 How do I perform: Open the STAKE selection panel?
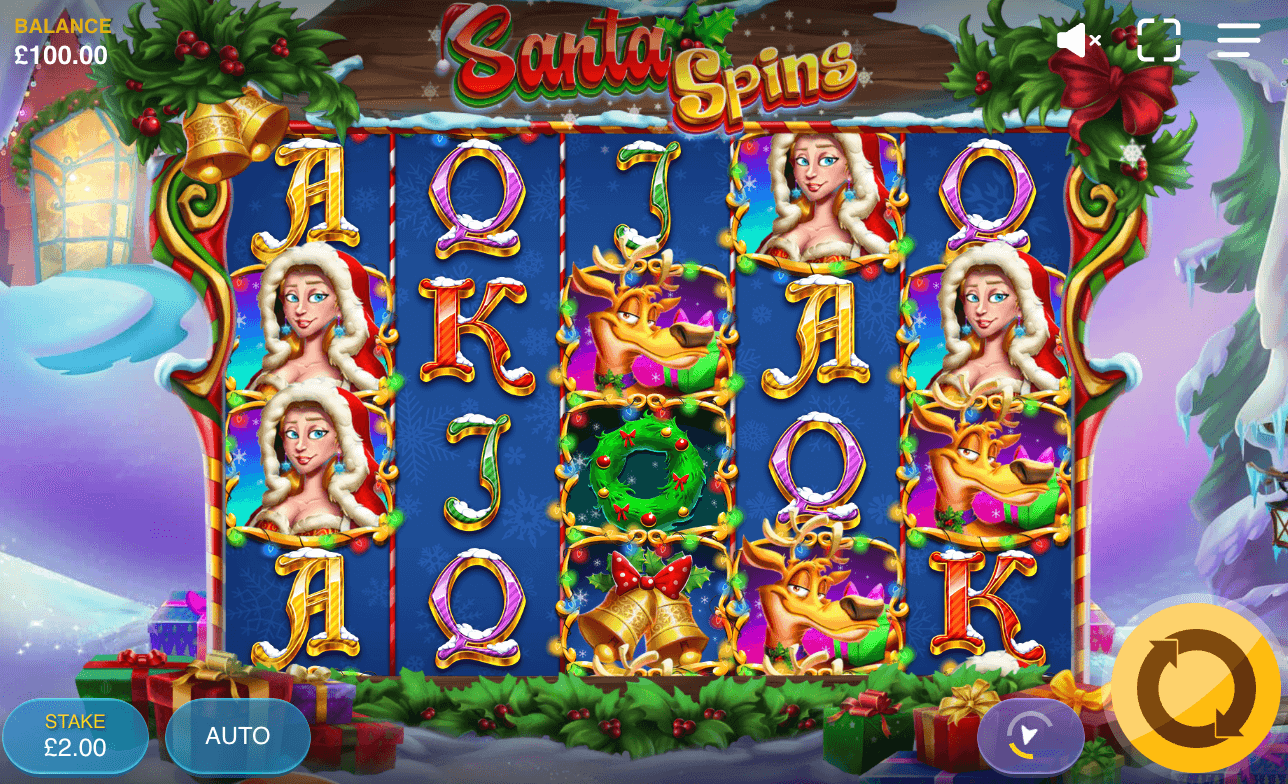(75, 735)
